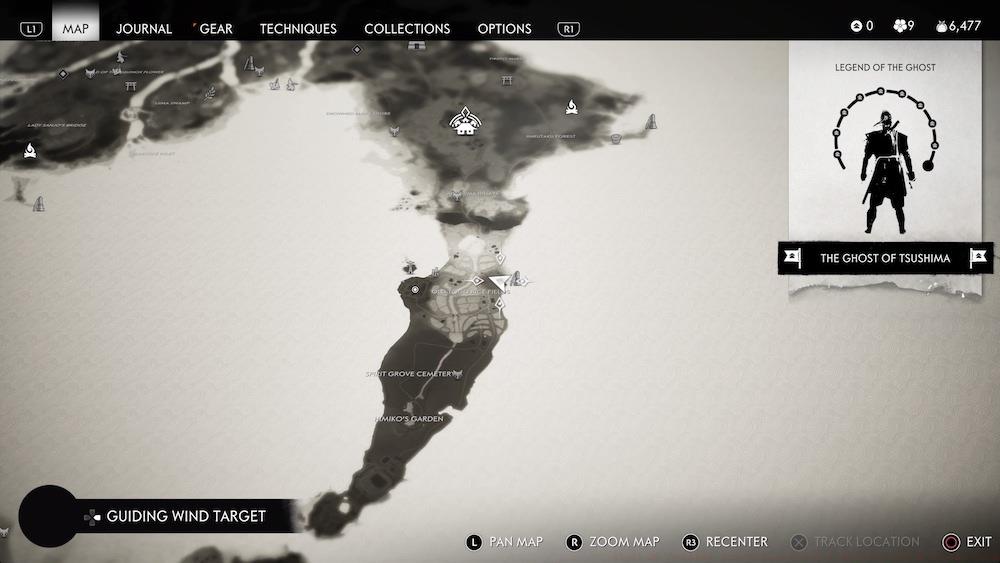Click the Legend of the Ghost figure
Image resolution: width=1000 pixels, height=563 pixels.
[x=885, y=160]
